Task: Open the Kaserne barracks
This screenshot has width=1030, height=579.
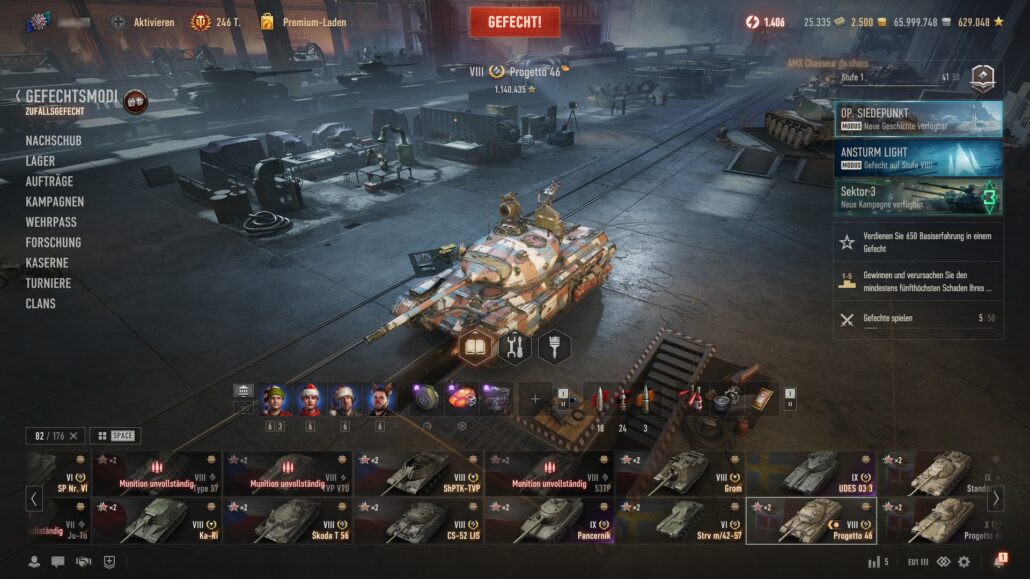Action: click(47, 263)
